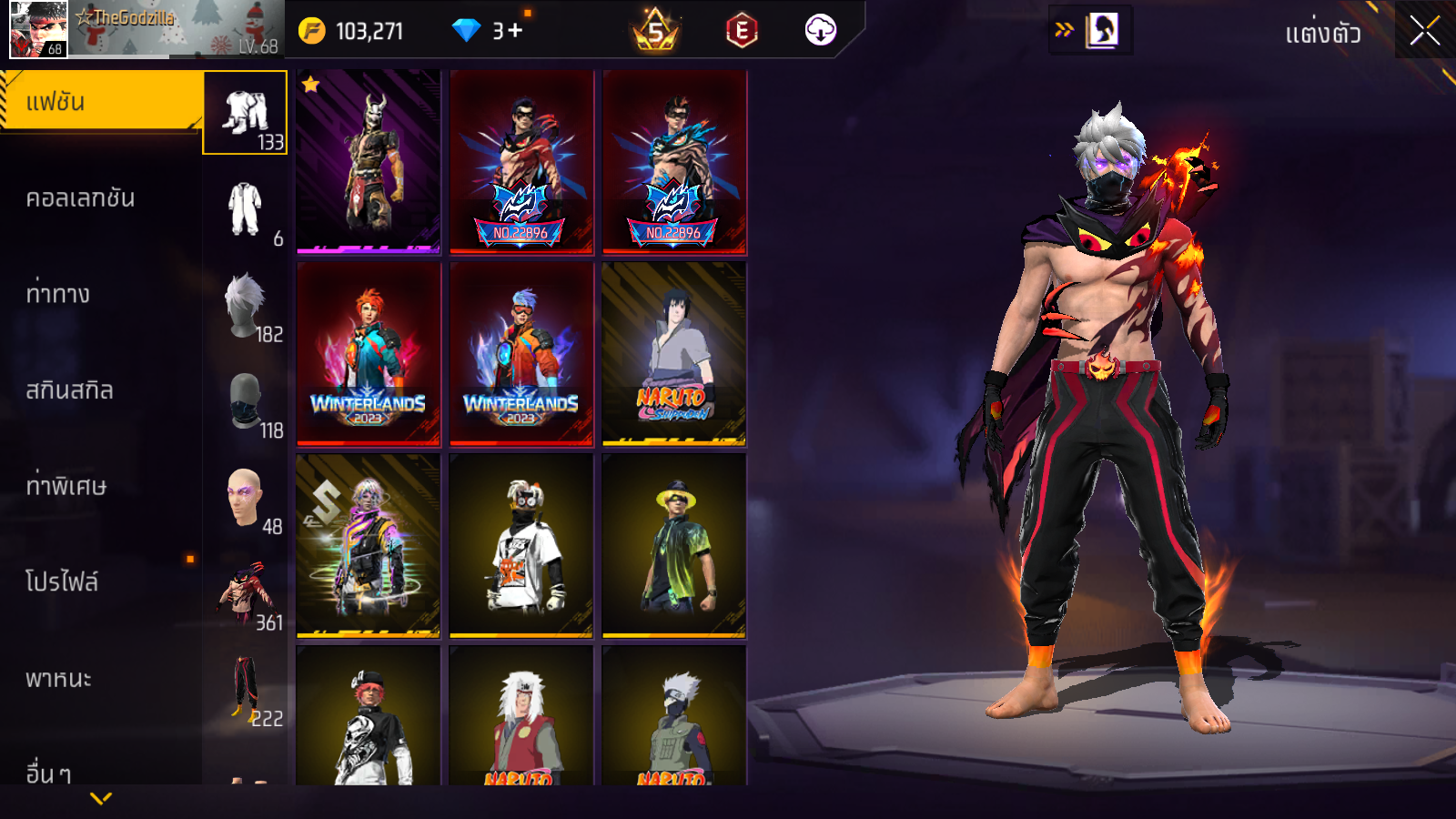The height and width of the screenshot is (819, 1456).
Task: Open the สกินสกิล skill skins category
Action: [x=69, y=390]
